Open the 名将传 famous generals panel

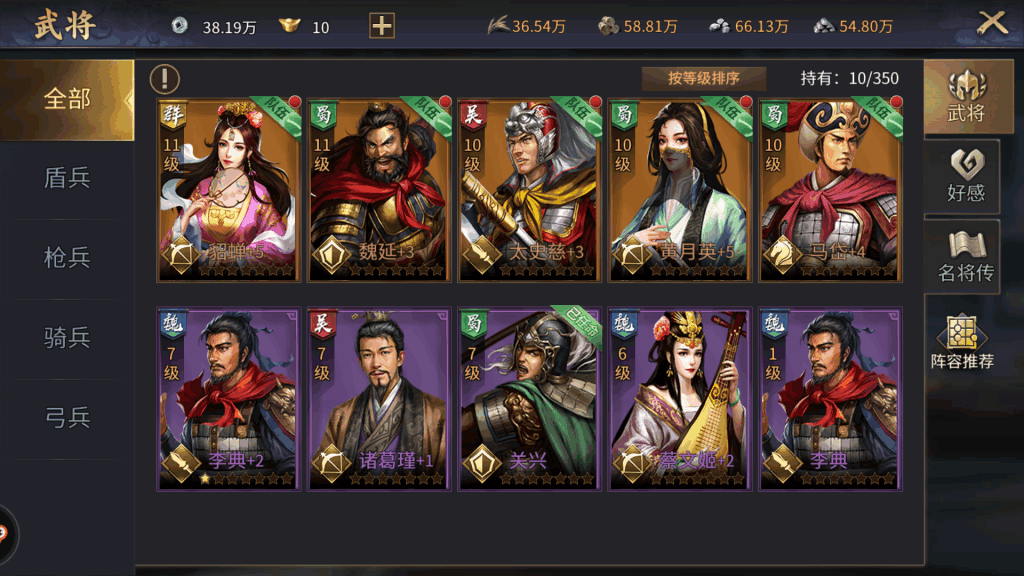[965, 256]
